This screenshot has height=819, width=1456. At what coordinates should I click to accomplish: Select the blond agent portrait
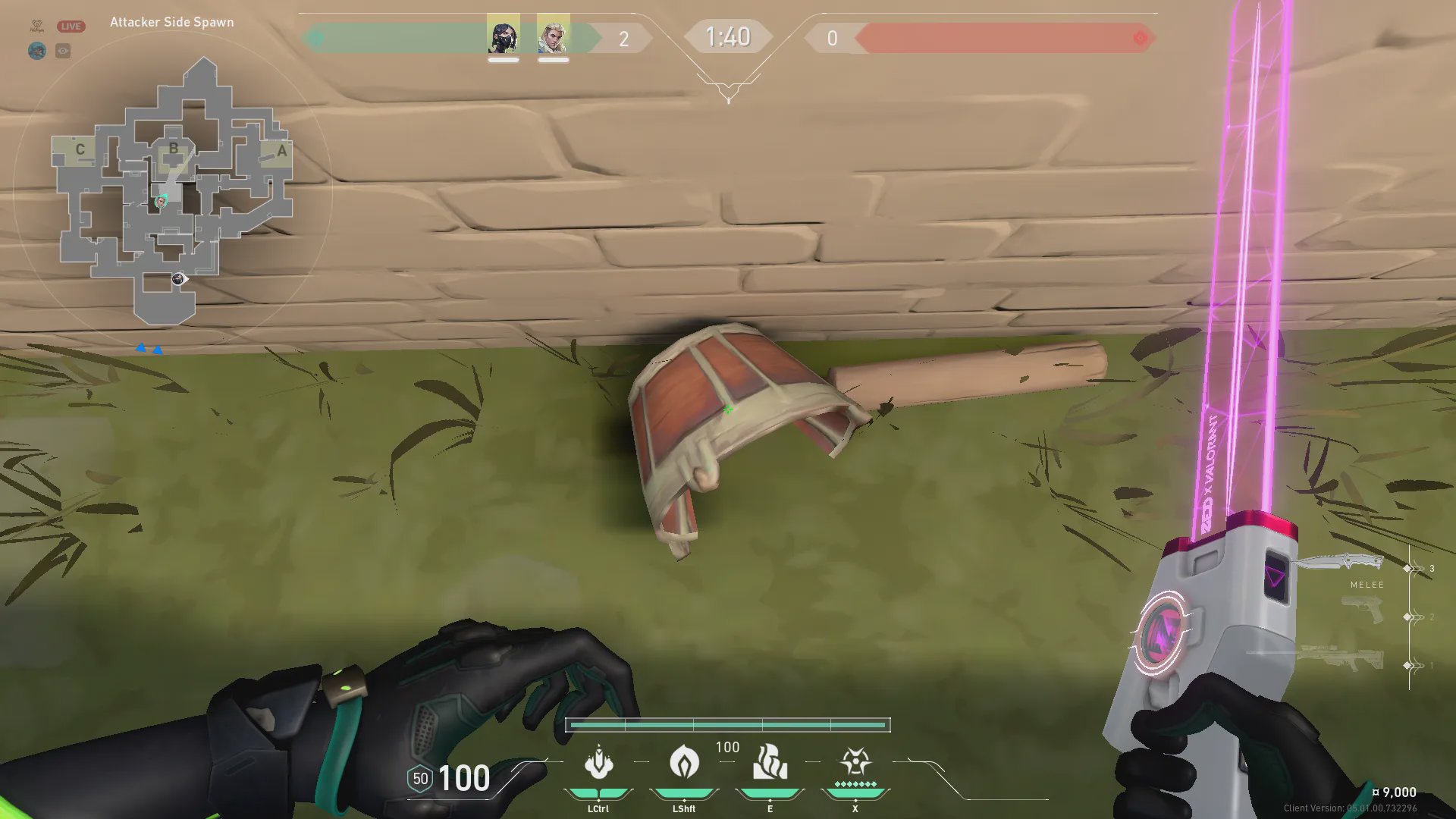553,36
